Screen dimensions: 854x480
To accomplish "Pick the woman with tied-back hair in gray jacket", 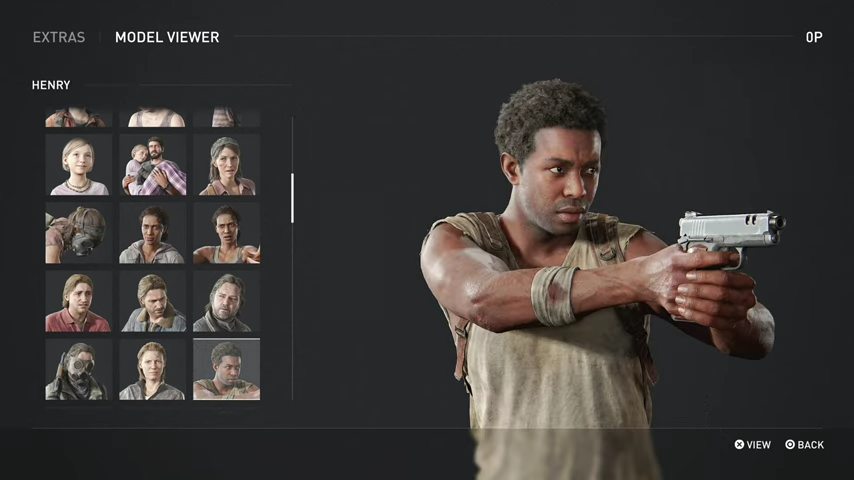I will click(152, 369).
